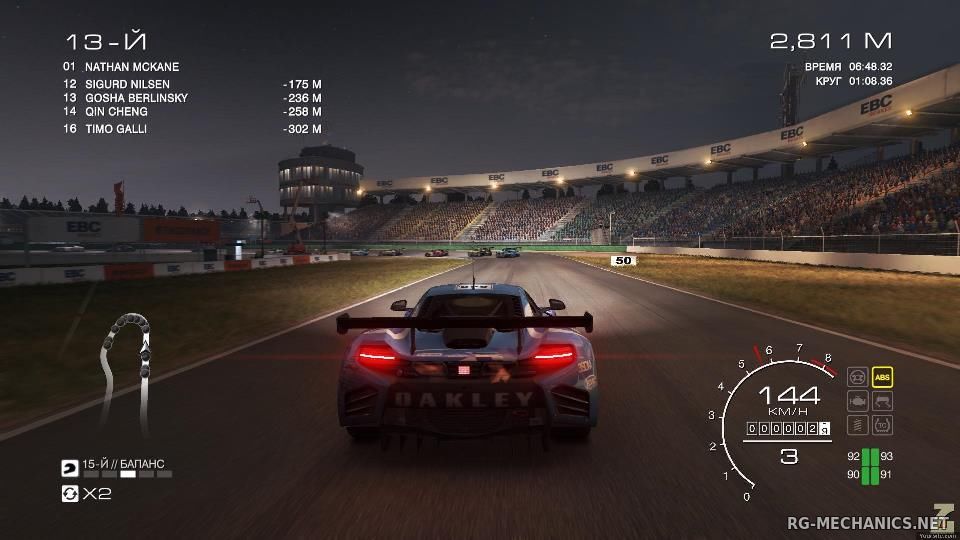Click the gearbox damage icon

pyautogui.click(x=882, y=401)
